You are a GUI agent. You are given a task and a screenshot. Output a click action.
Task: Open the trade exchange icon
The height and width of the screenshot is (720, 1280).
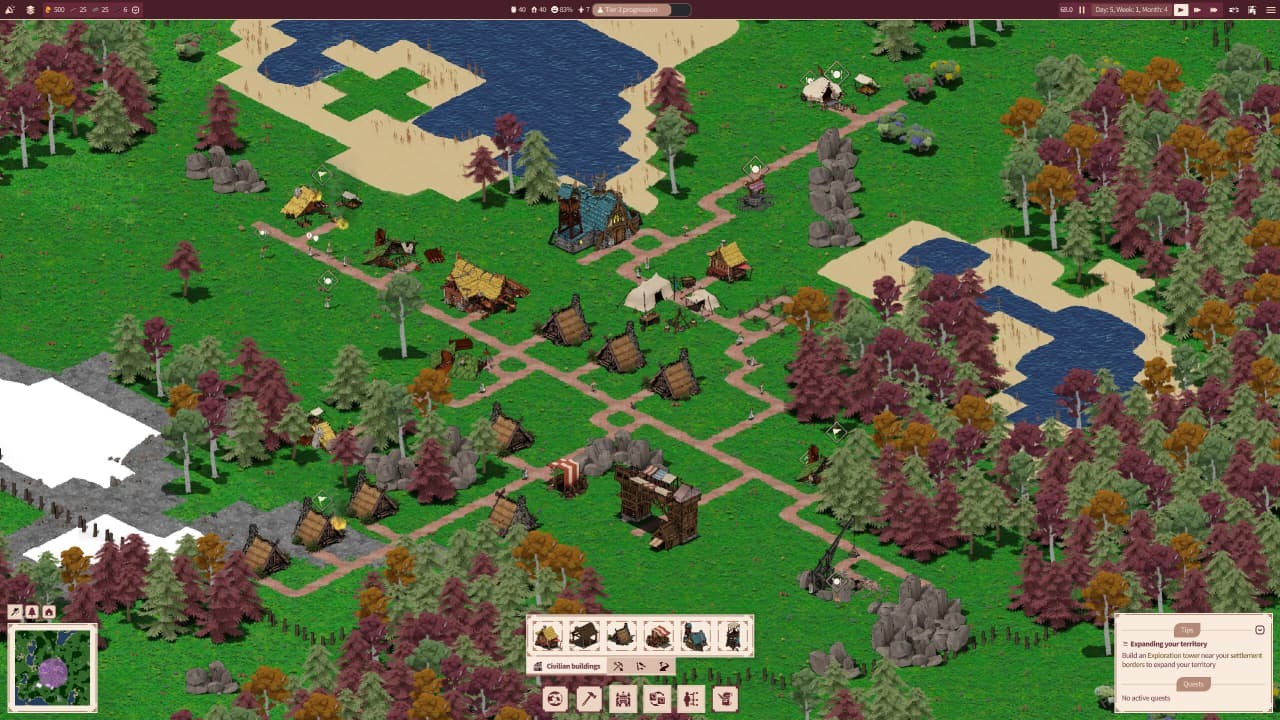coord(656,698)
